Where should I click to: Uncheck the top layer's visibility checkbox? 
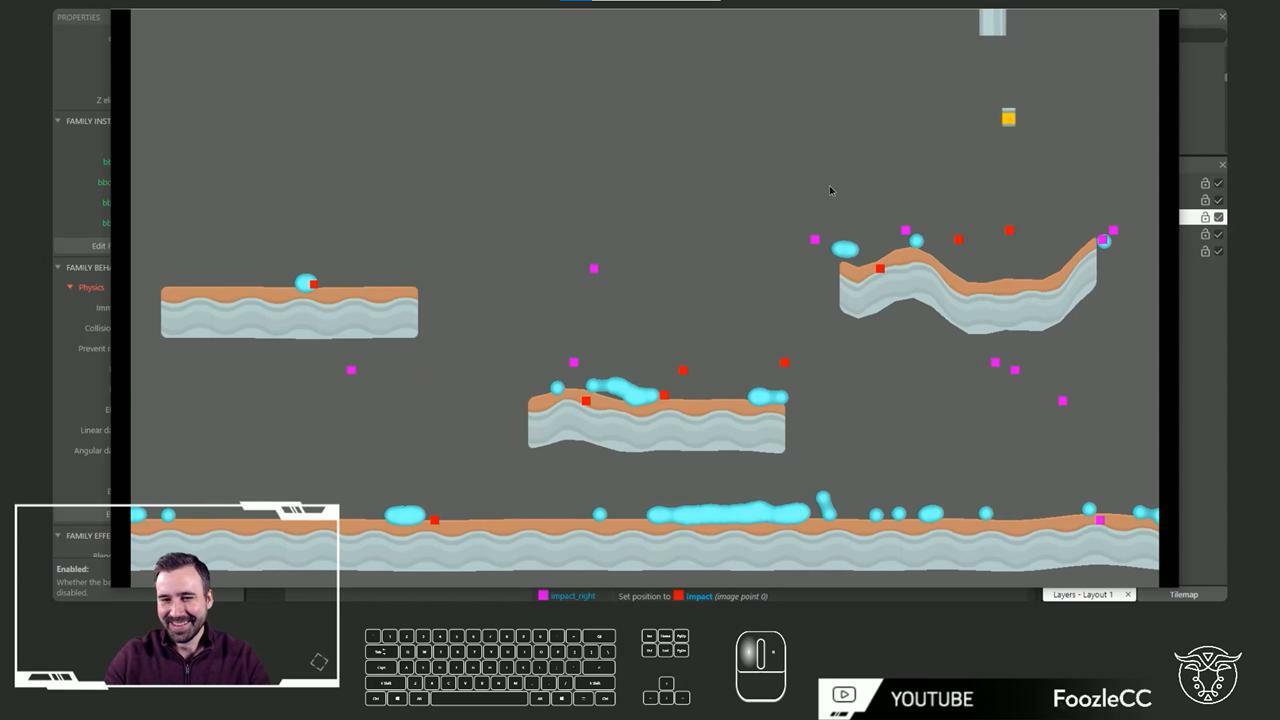coord(1218,183)
